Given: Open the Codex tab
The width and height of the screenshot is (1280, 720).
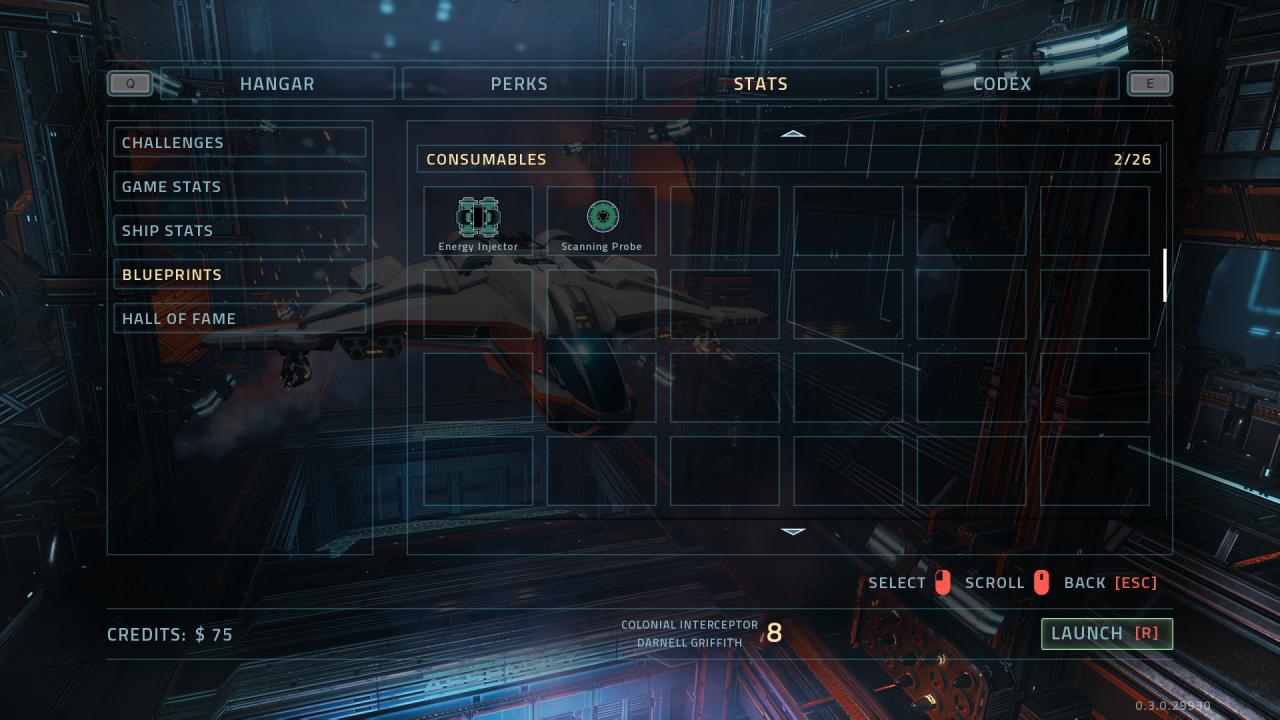Looking at the screenshot, I should click(x=1001, y=84).
